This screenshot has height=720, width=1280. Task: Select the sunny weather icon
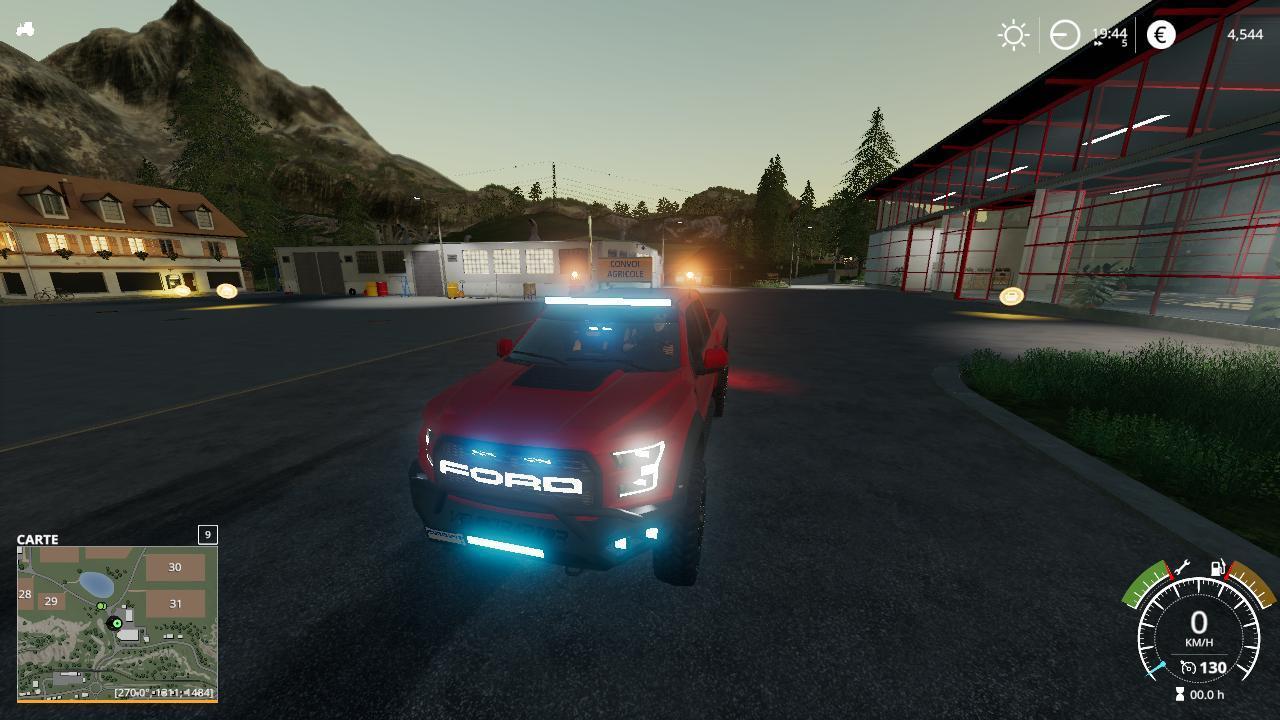click(1013, 35)
